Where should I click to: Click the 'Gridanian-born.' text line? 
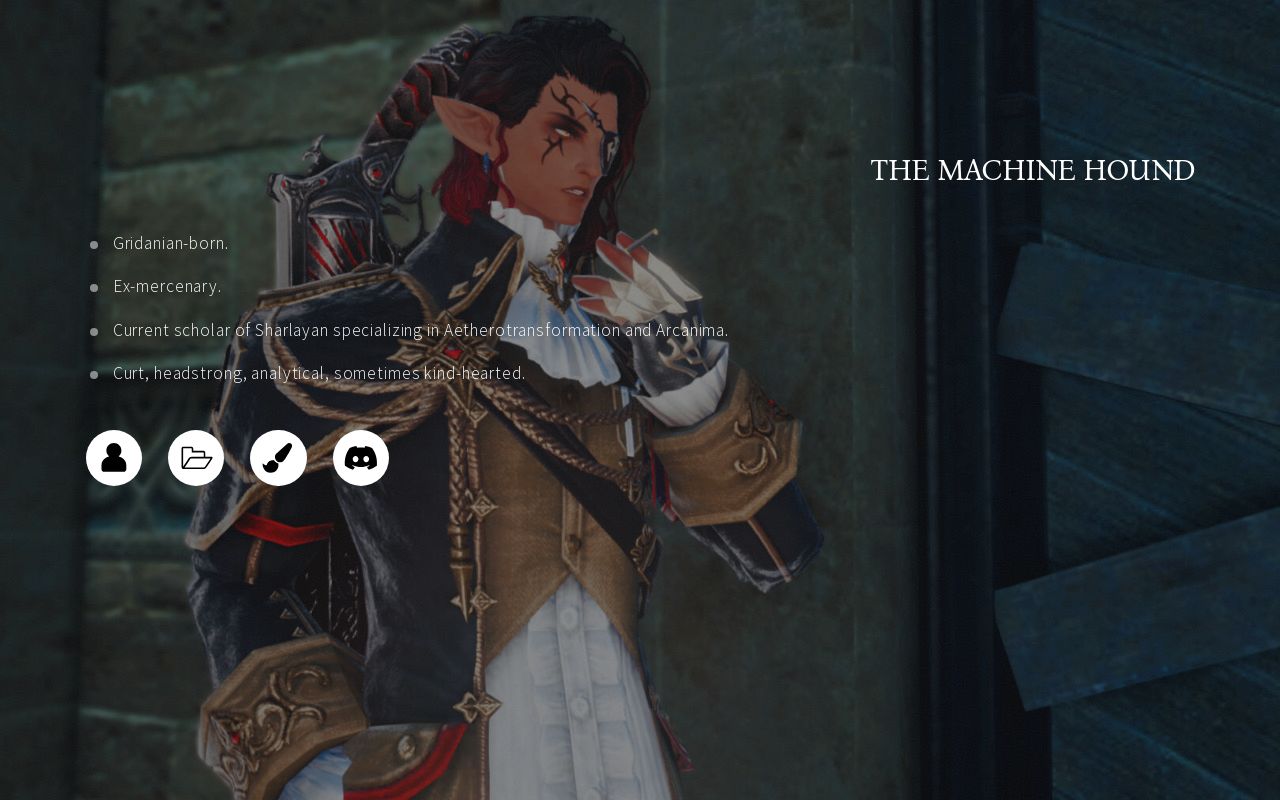170,243
